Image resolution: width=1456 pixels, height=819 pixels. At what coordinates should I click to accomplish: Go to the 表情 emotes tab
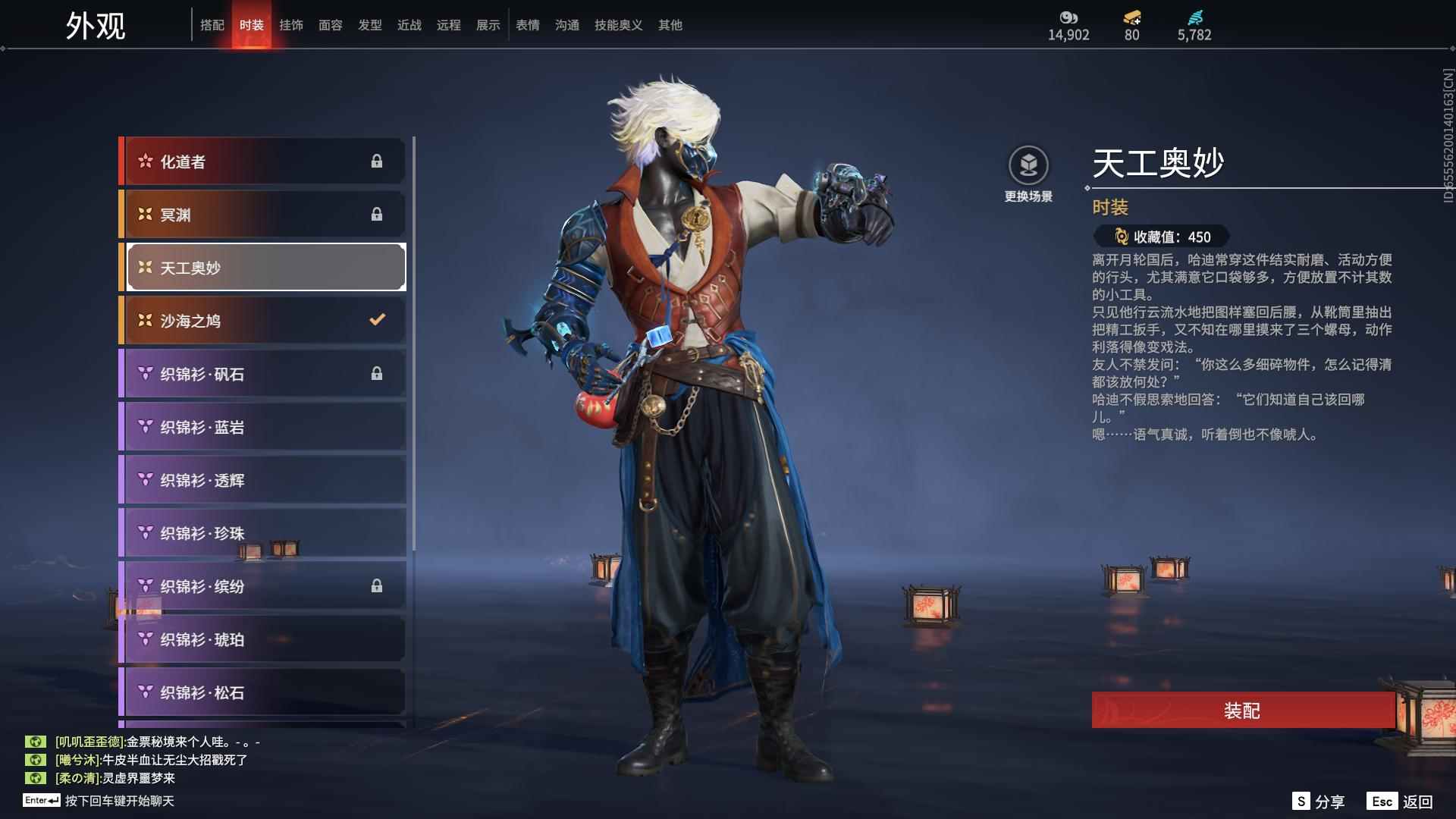tap(528, 25)
